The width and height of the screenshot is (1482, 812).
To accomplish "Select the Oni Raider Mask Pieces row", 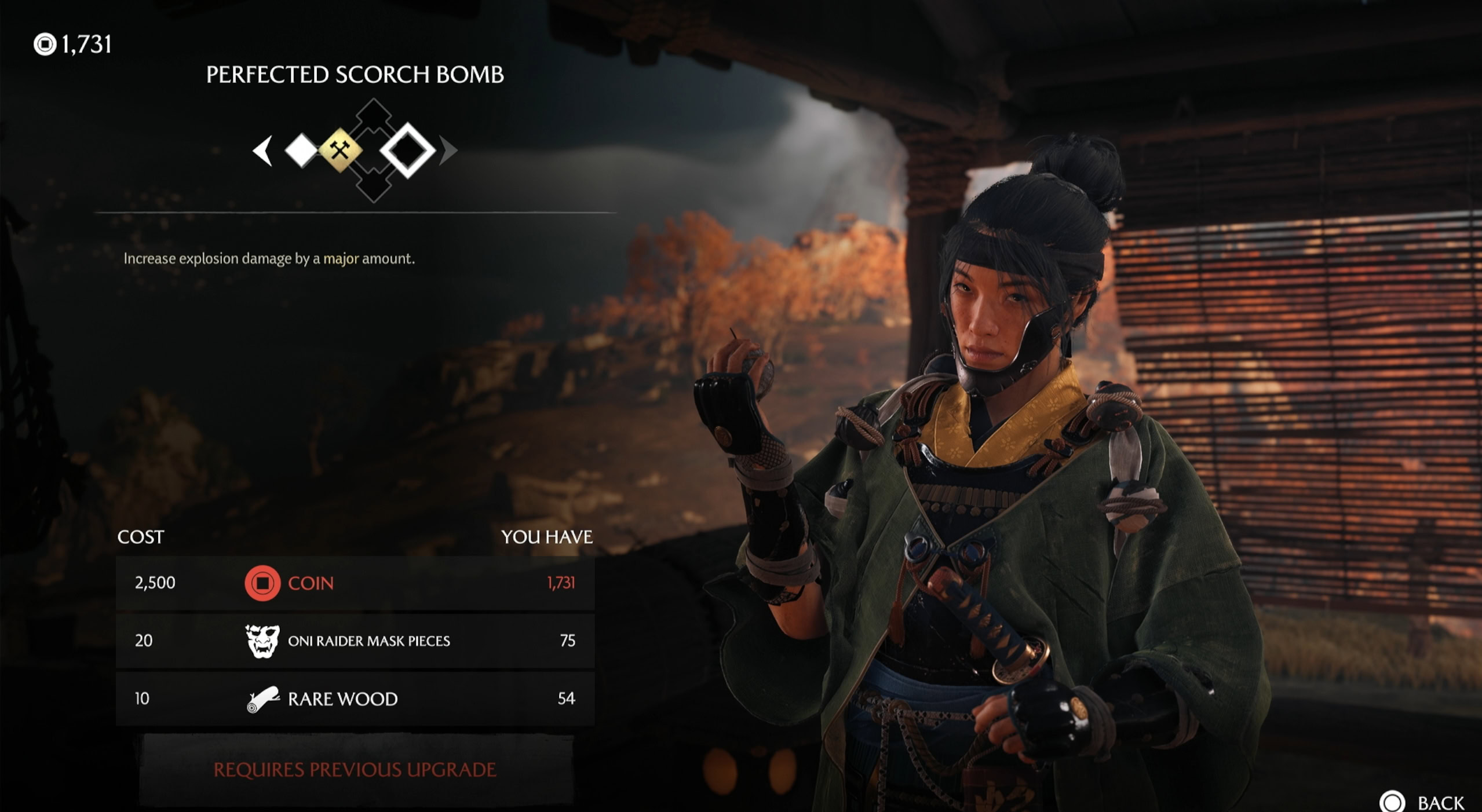I will pos(355,641).
